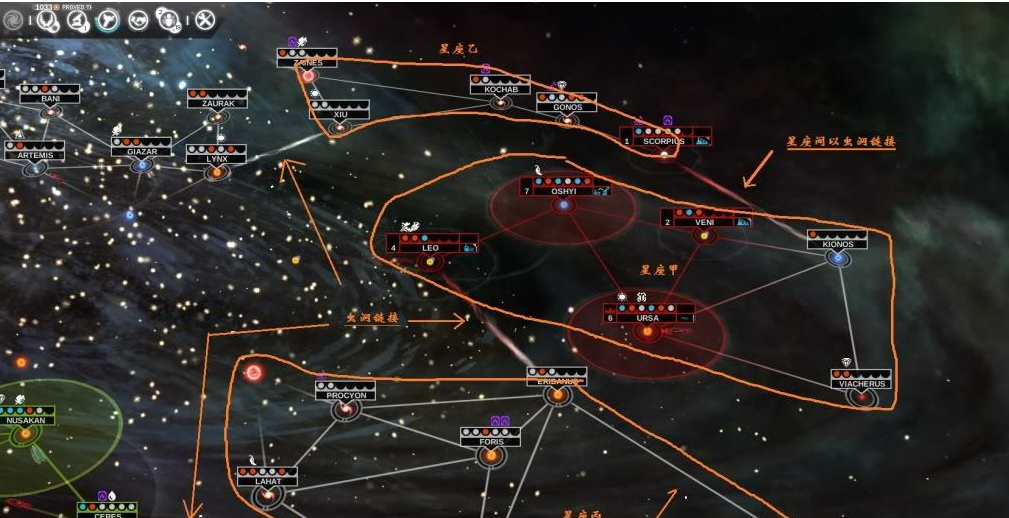Select the URSA star system label
The height and width of the screenshot is (518, 1009).
[647, 318]
